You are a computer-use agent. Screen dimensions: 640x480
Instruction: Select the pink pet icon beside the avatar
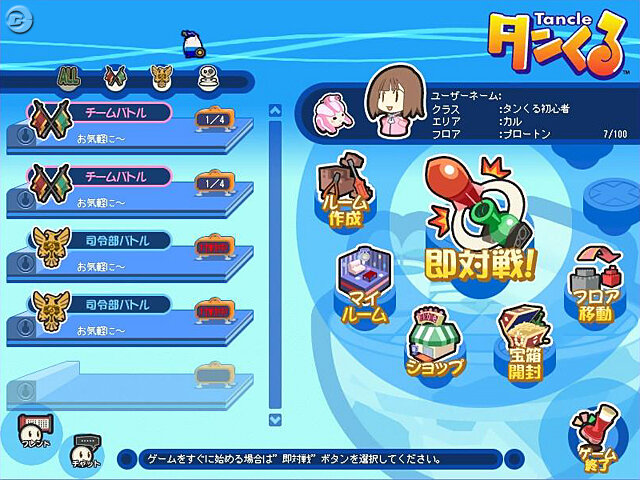334,113
